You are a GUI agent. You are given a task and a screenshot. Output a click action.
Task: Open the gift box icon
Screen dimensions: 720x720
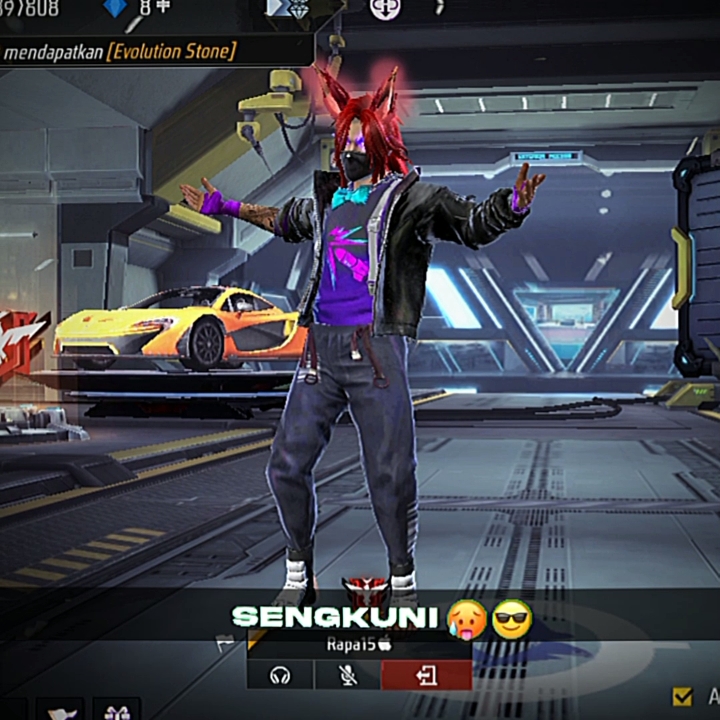116,711
